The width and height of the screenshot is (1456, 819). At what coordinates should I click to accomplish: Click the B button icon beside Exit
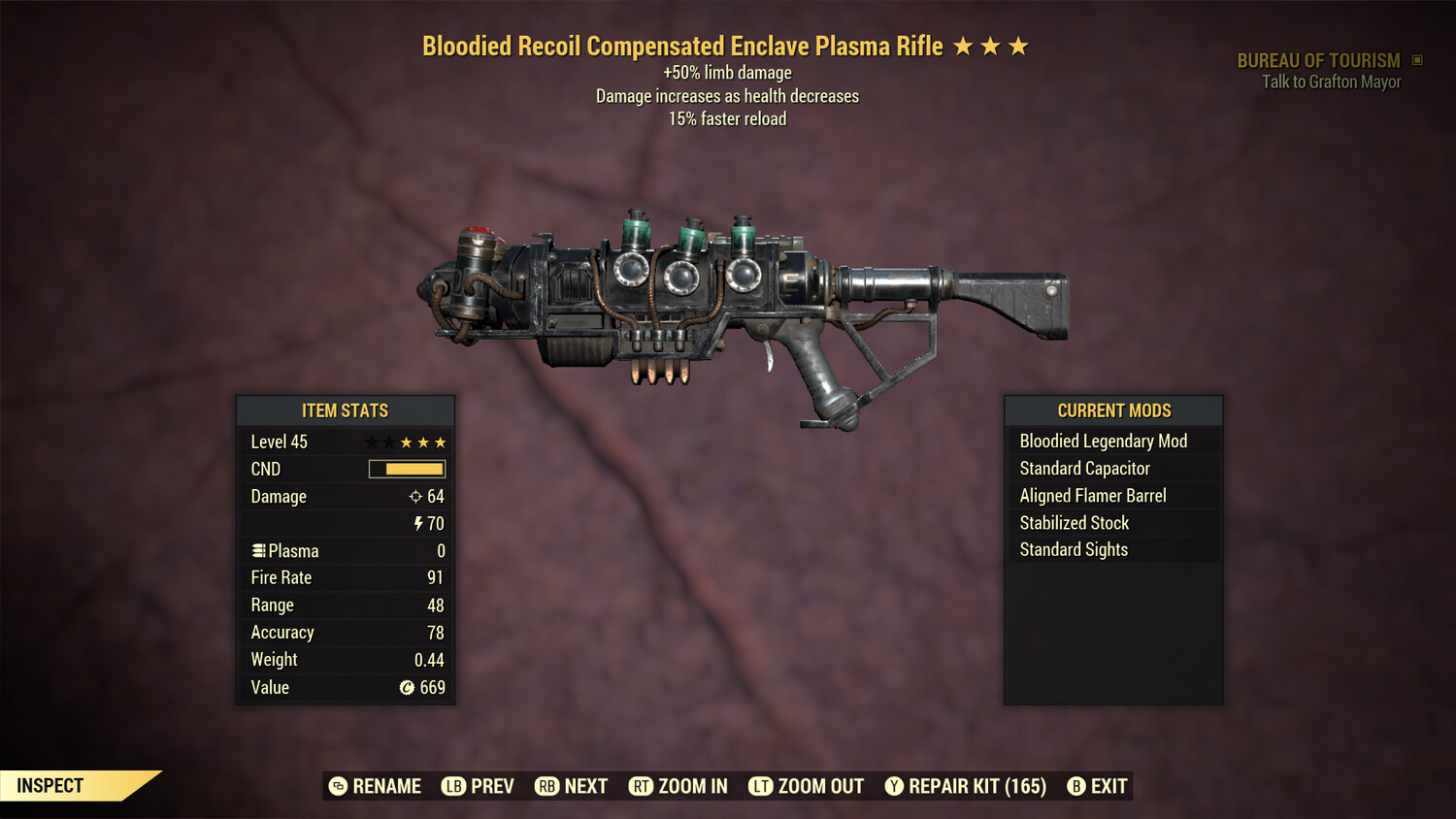tap(1075, 786)
